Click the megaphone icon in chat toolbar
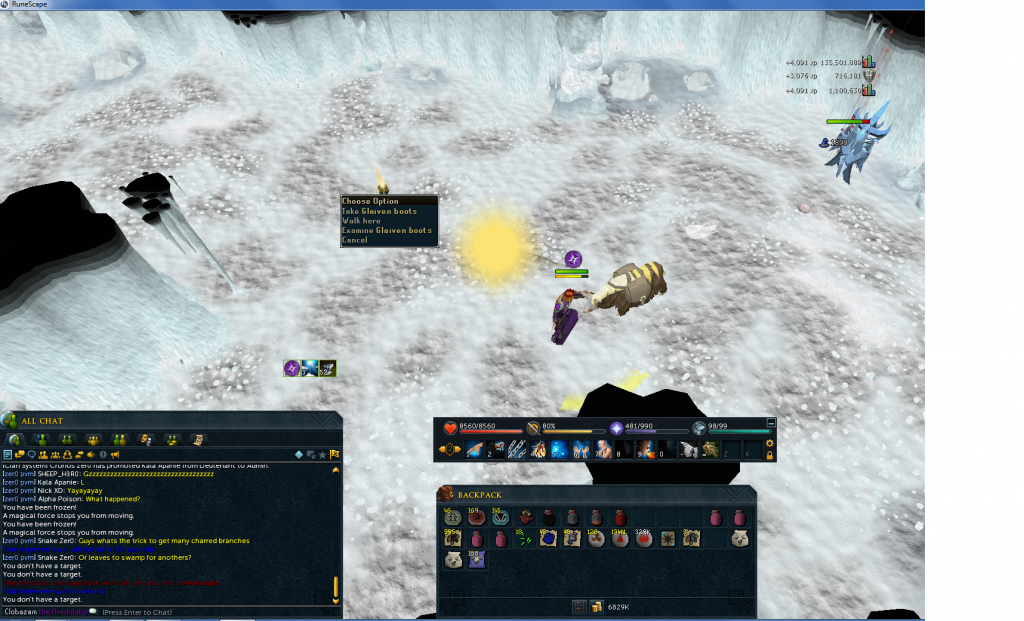The width and height of the screenshot is (1024, 621). [x=116, y=455]
